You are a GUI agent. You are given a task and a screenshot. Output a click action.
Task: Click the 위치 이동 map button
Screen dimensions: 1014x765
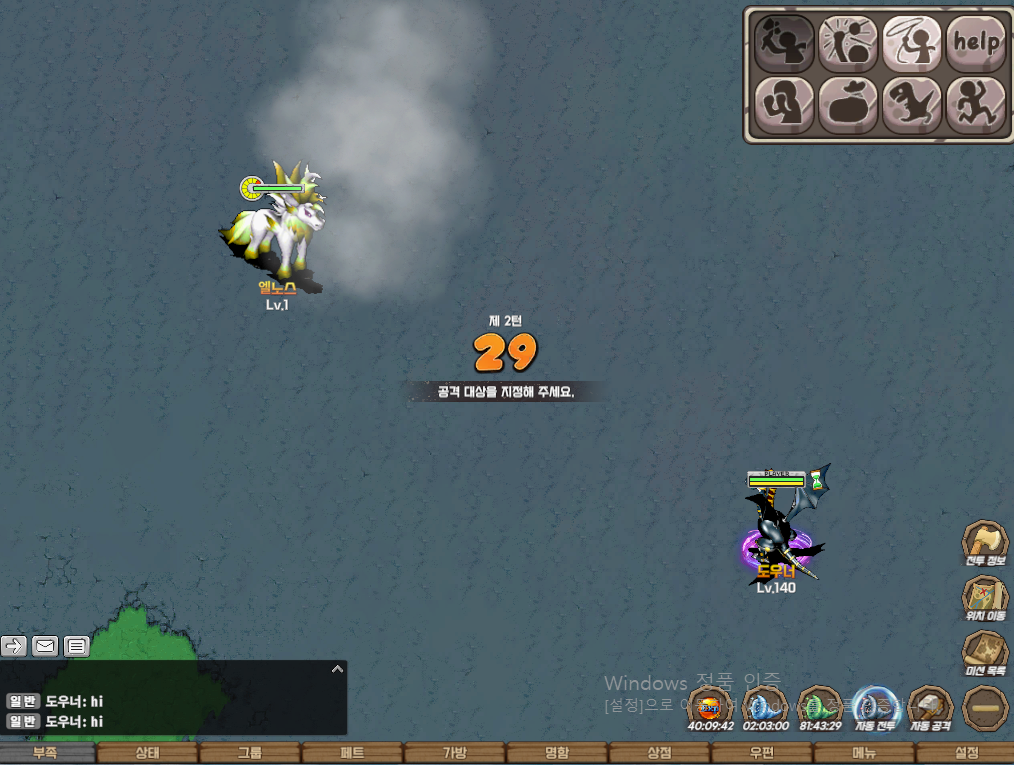[985, 600]
